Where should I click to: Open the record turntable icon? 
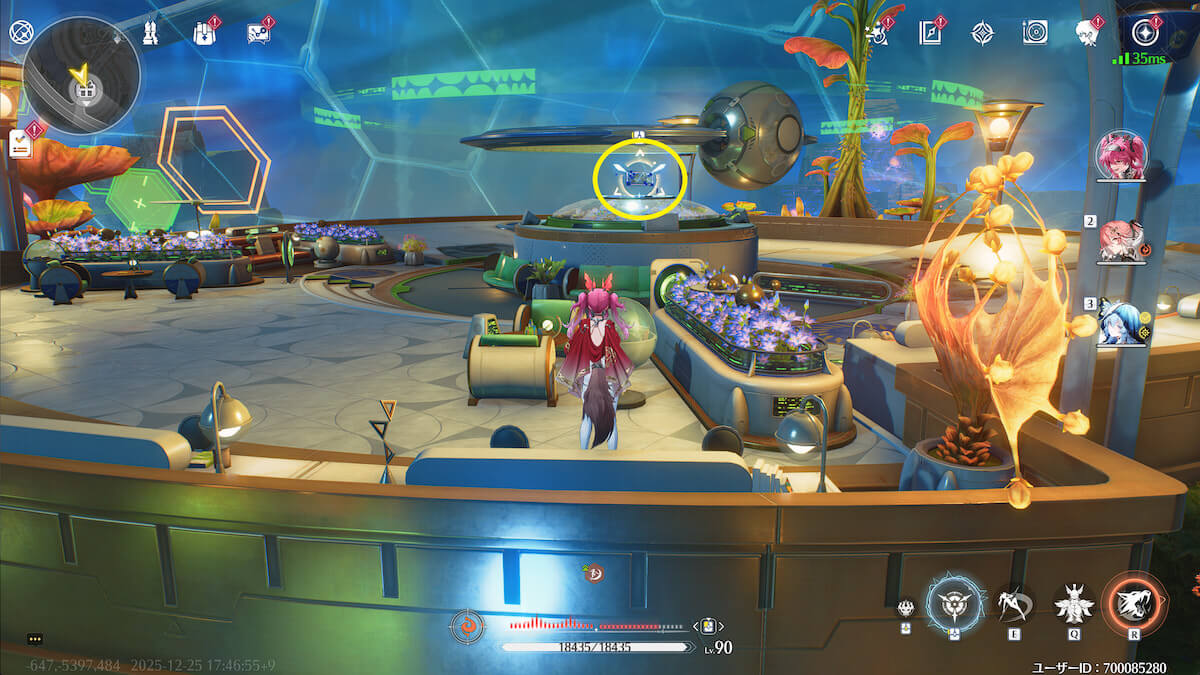click(x=1035, y=32)
